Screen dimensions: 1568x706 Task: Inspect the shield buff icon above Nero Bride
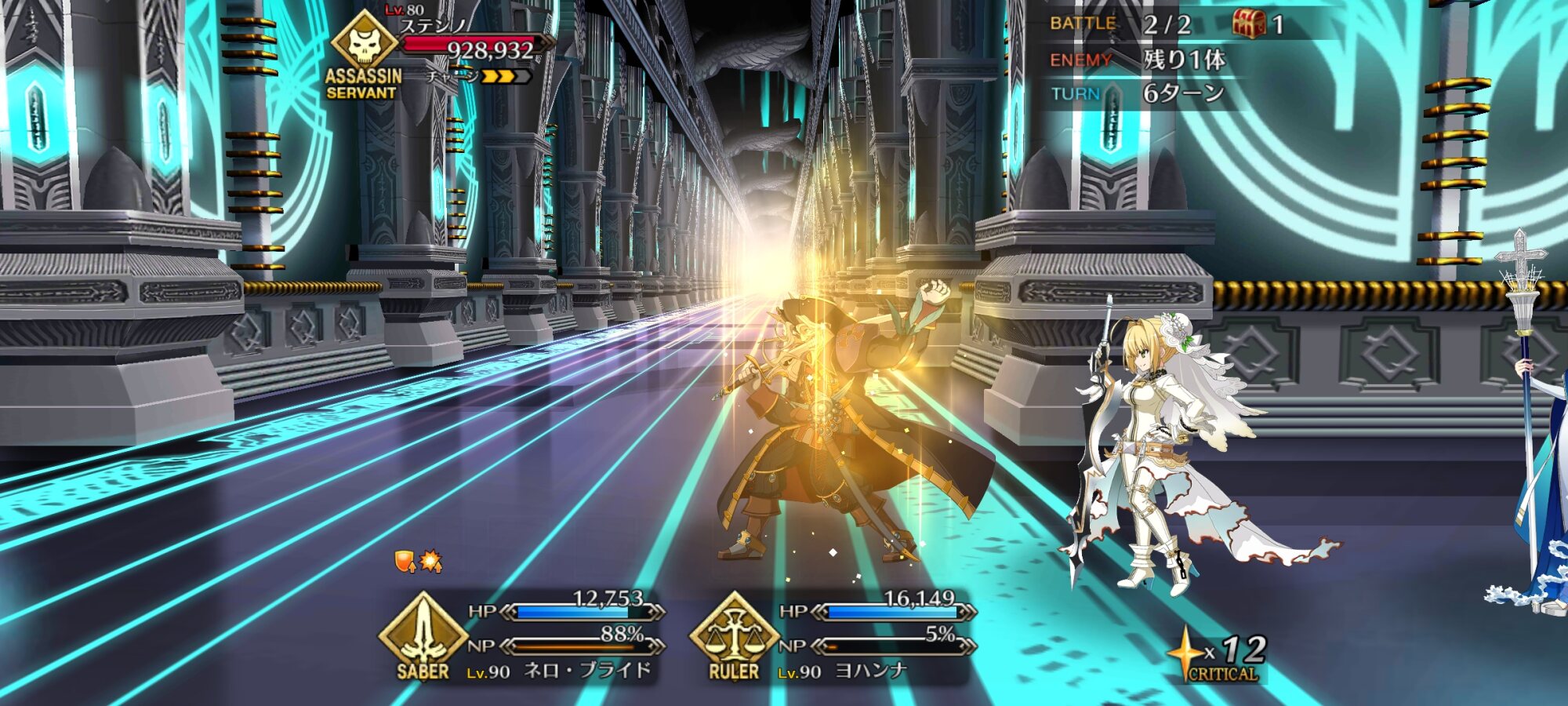(x=405, y=561)
